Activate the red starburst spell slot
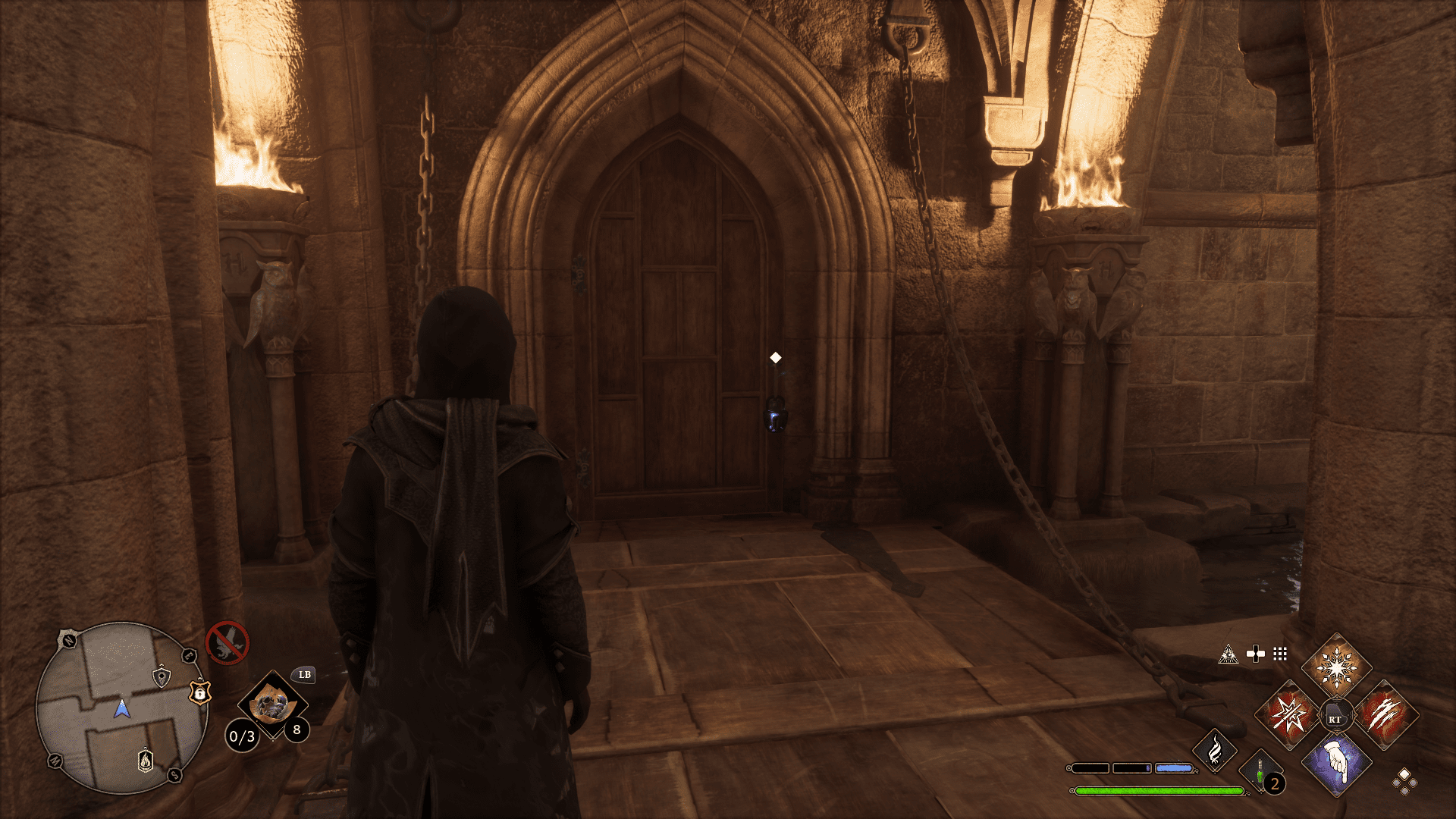The height and width of the screenshot is (819, 1456). [1289, 715]
